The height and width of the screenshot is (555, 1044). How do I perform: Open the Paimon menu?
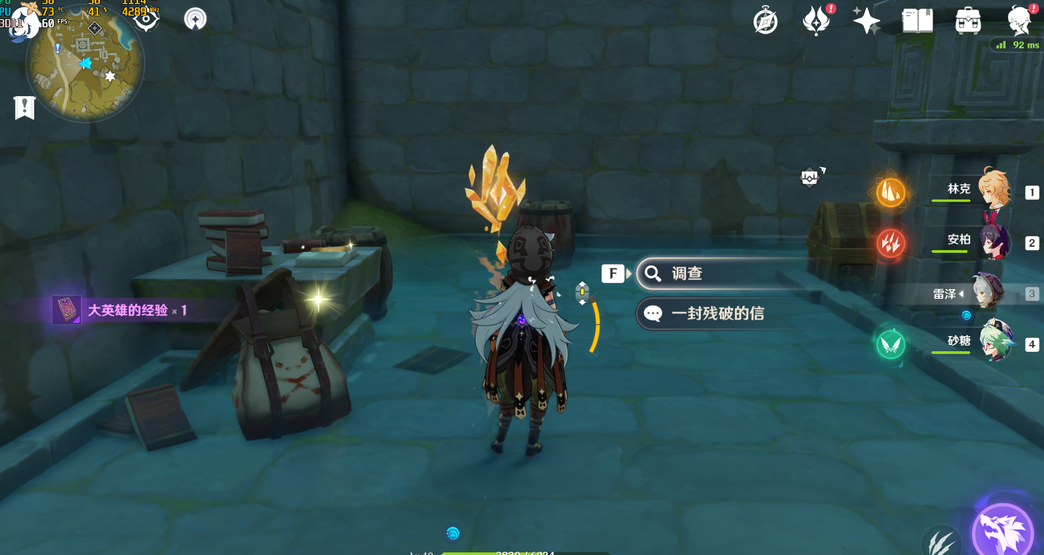click(24, 22)
